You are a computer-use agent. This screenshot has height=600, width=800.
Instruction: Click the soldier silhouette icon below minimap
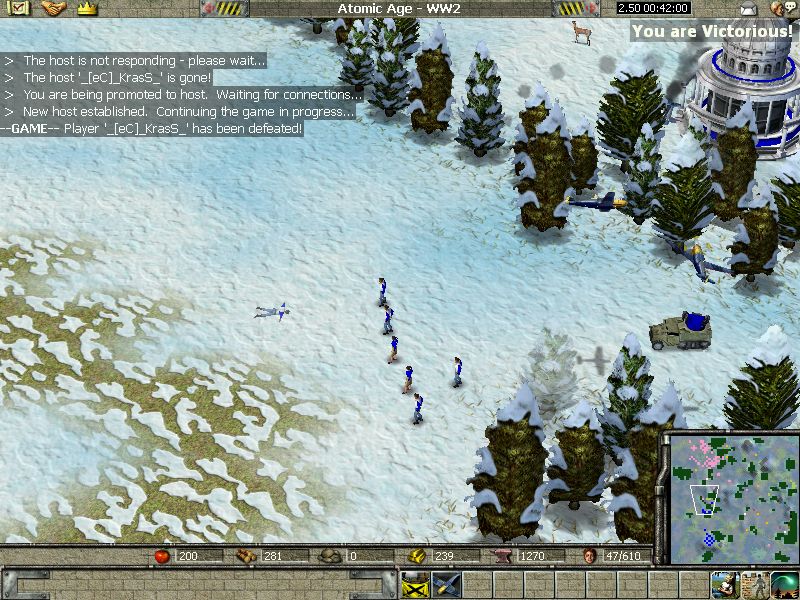point(753,585)
